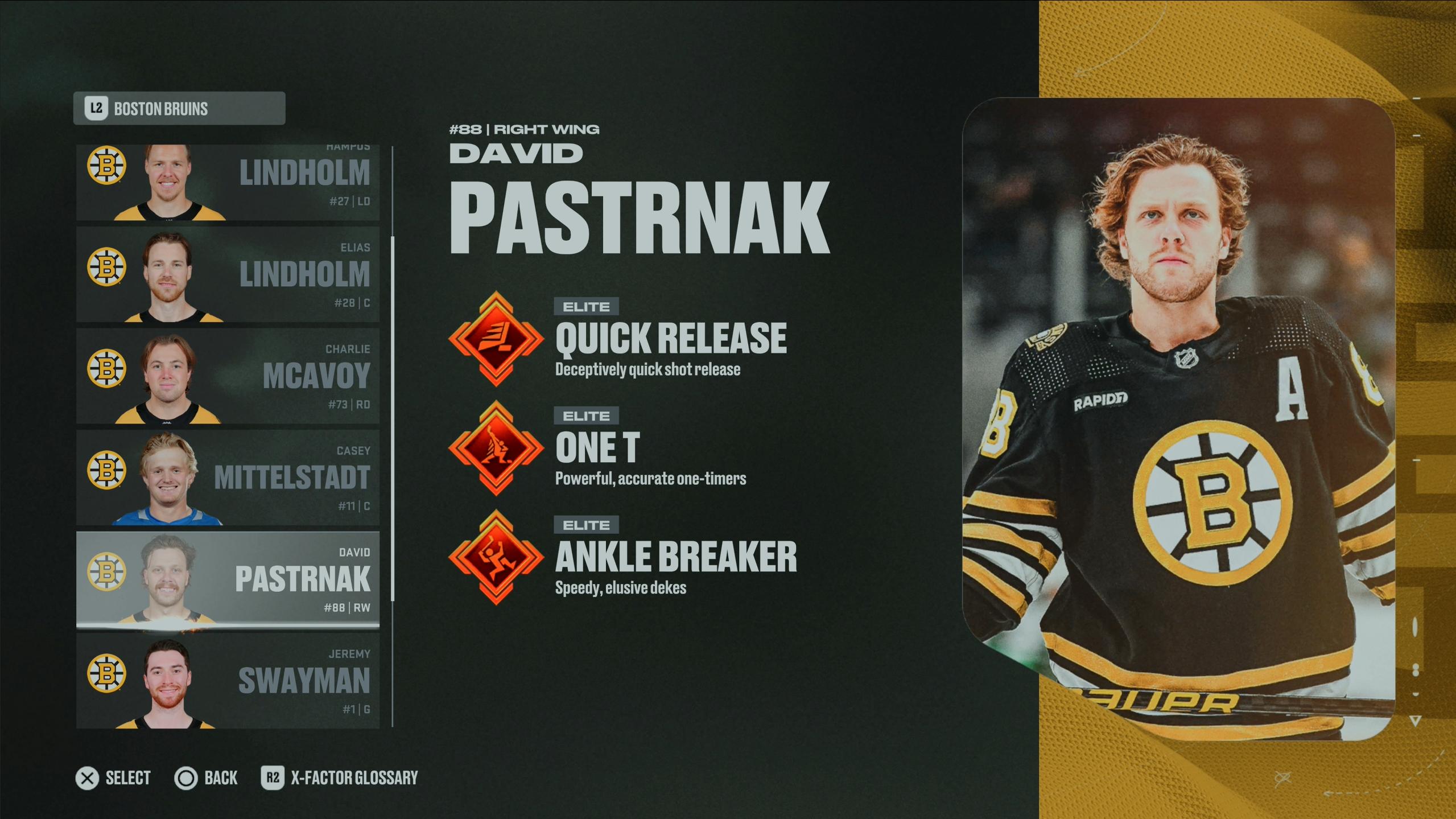The image size is (1456, 819).
Task: Click the One T ability icon
Action: tap(496, 448)
